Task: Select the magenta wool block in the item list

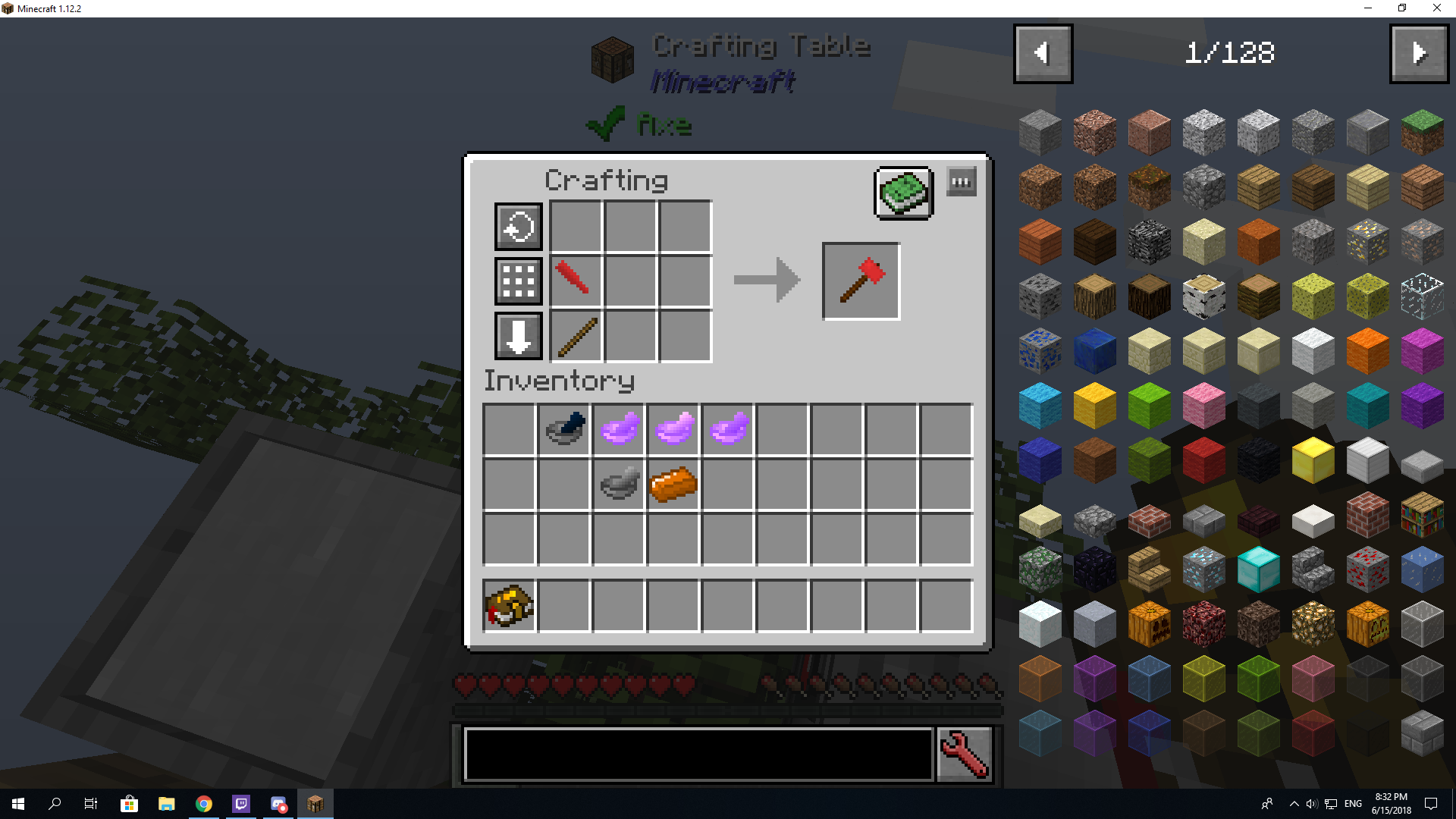Action: [1421, 351]
